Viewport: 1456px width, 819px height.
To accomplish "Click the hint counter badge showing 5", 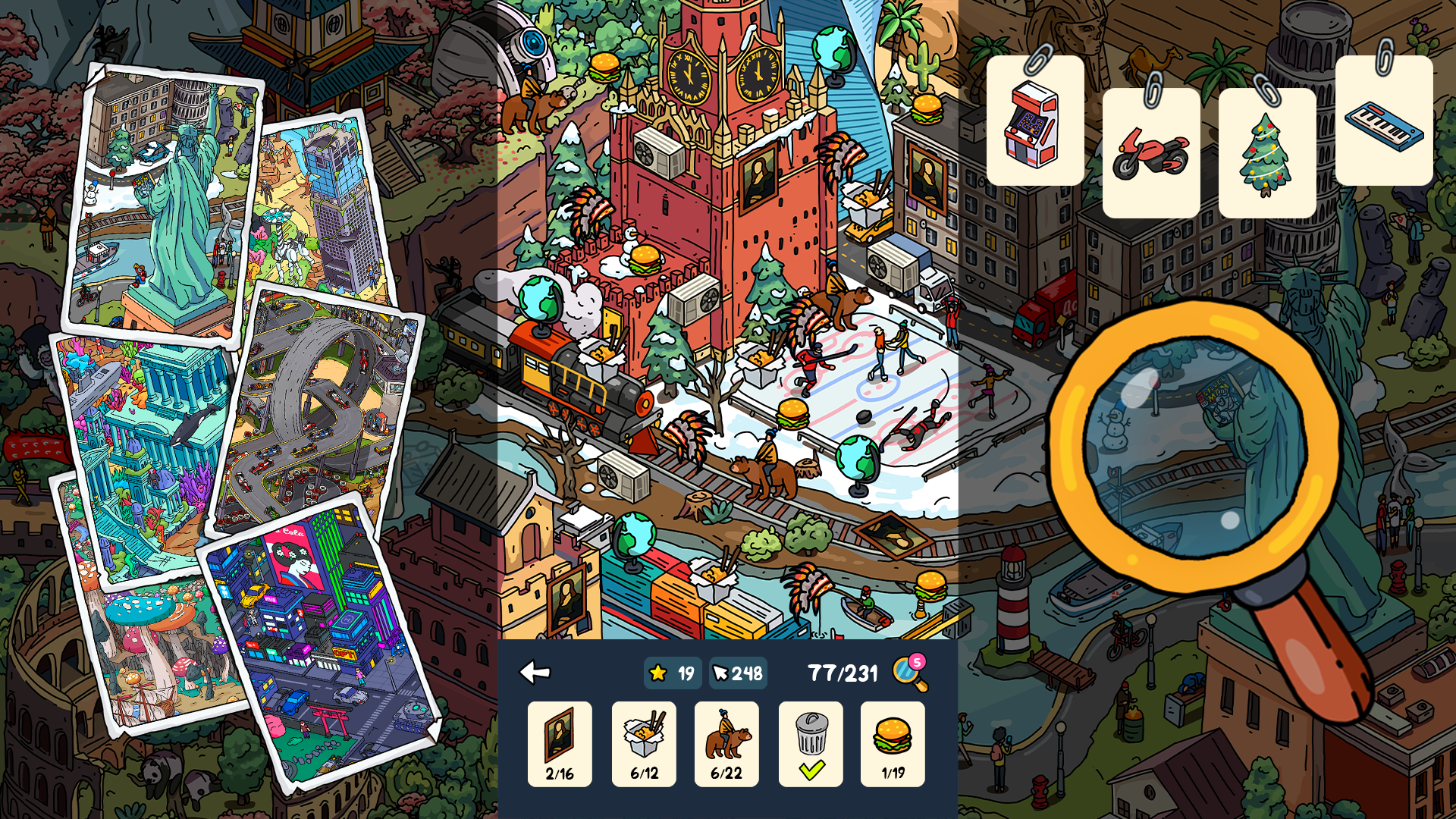I will pyautogui.click(x=918, y=661).
